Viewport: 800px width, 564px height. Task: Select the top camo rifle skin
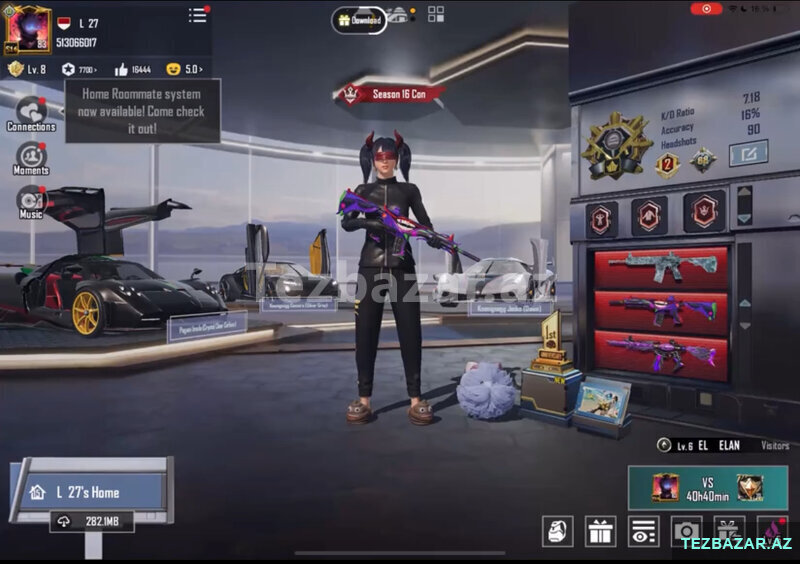661,267
